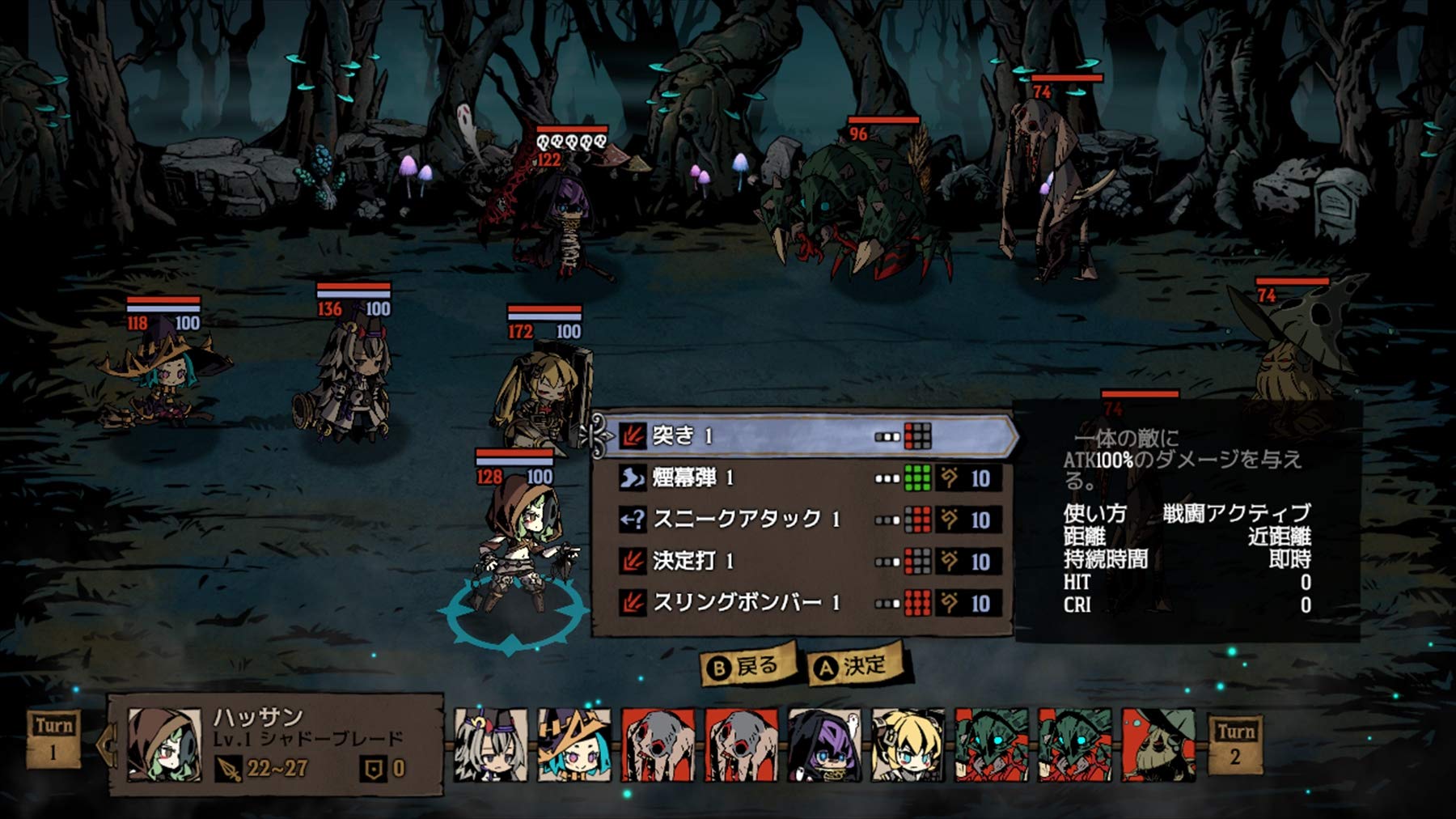Select スニークアタック from the skill list
Image resolution: width=1456 pixels, height=819 pixels.
801,520
